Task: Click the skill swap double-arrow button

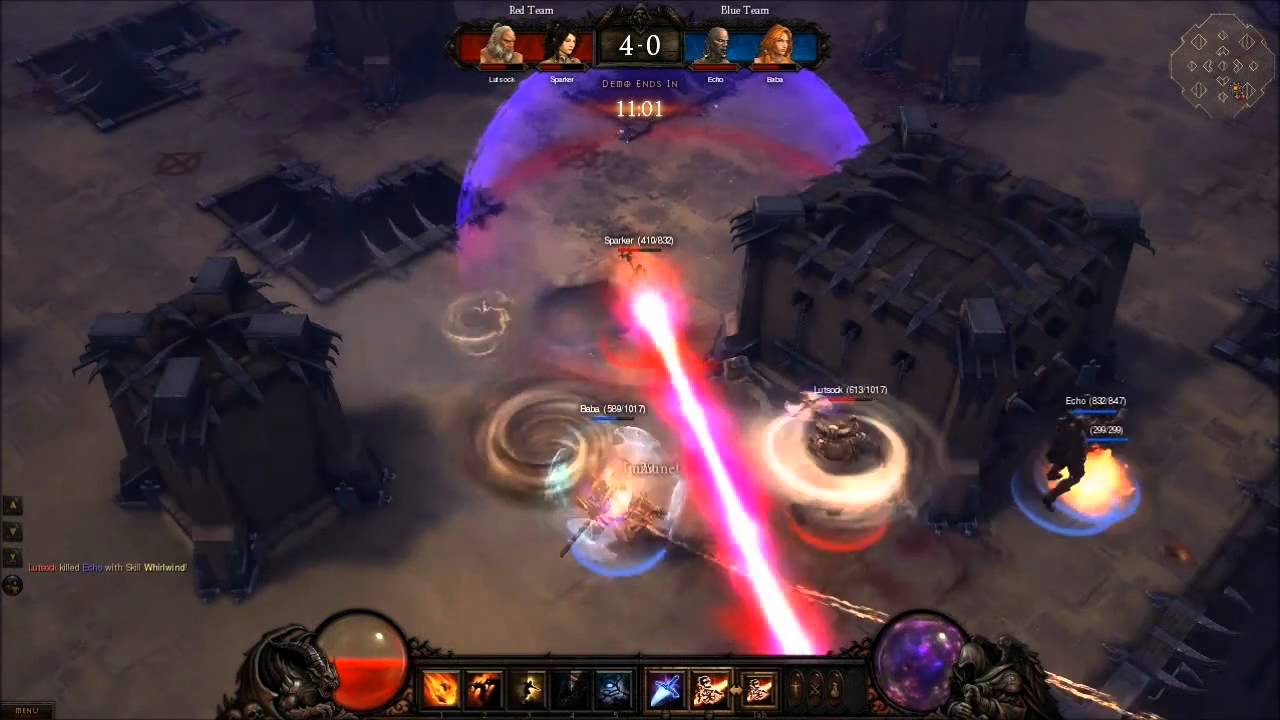Action: (734, 689)
